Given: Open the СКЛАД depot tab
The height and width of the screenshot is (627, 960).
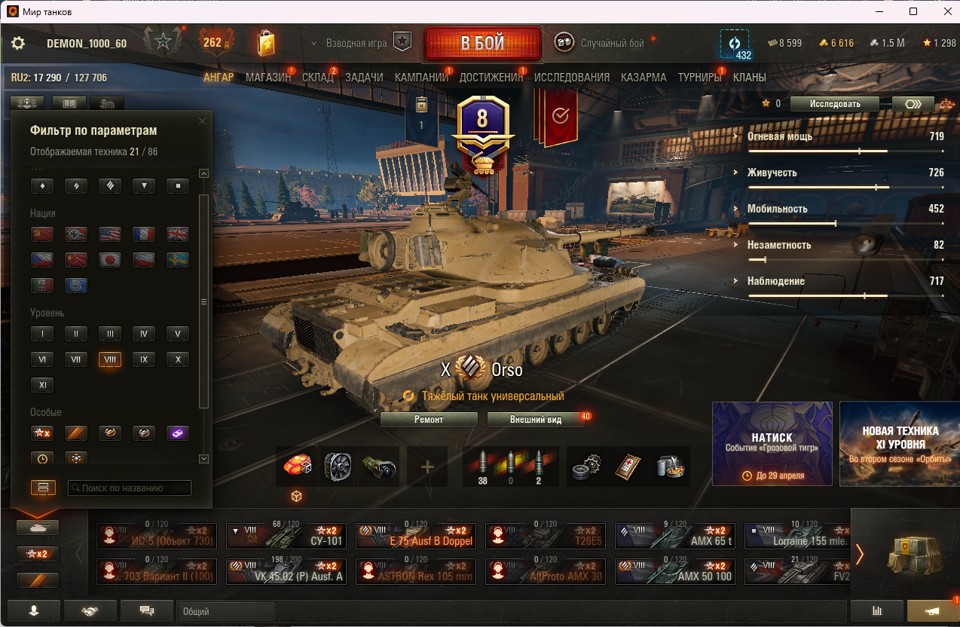Looking at the screenshot, I should coord(318,77).
